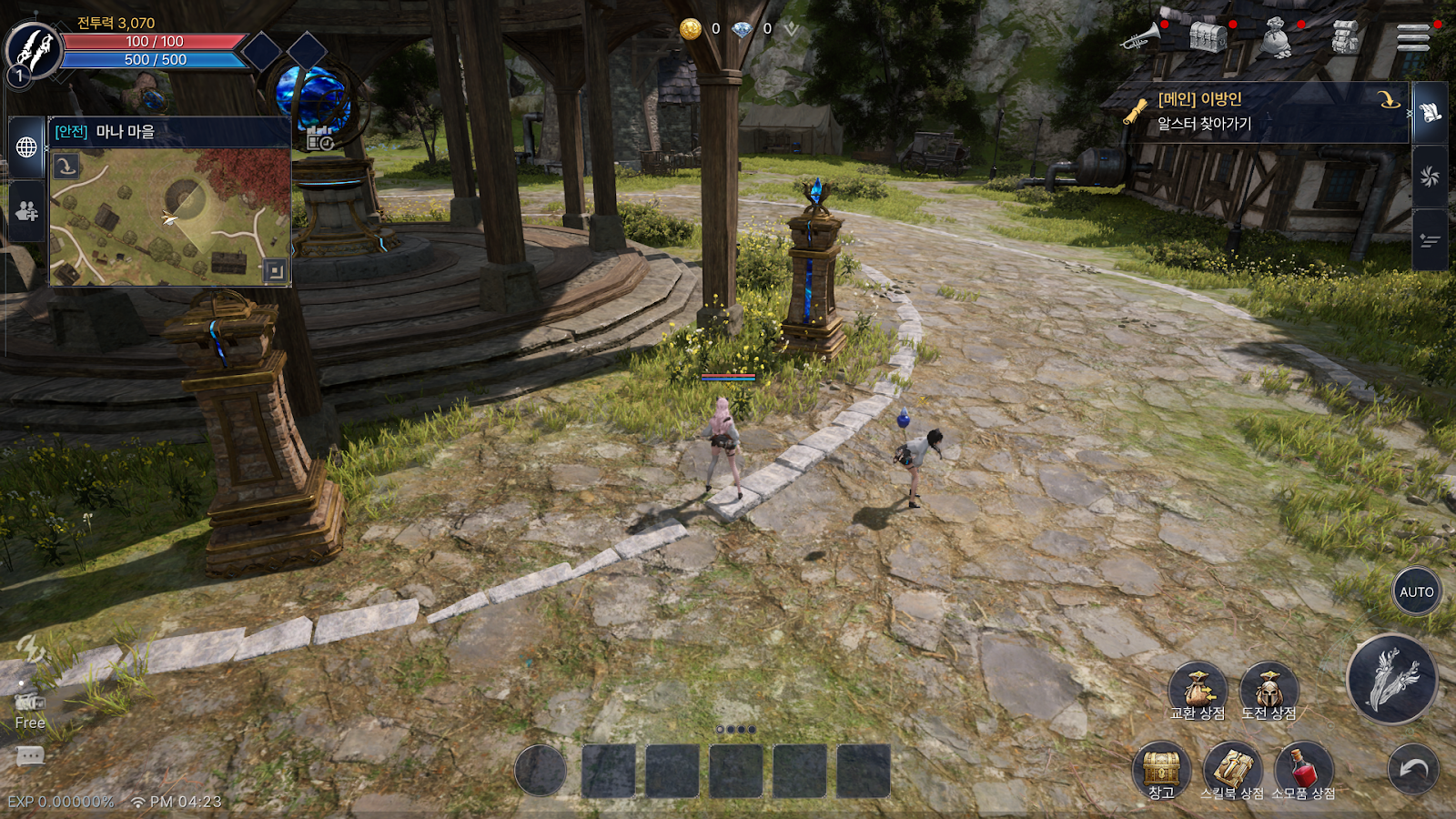Select the main quest 이방인 tracker

[1265, 111]
